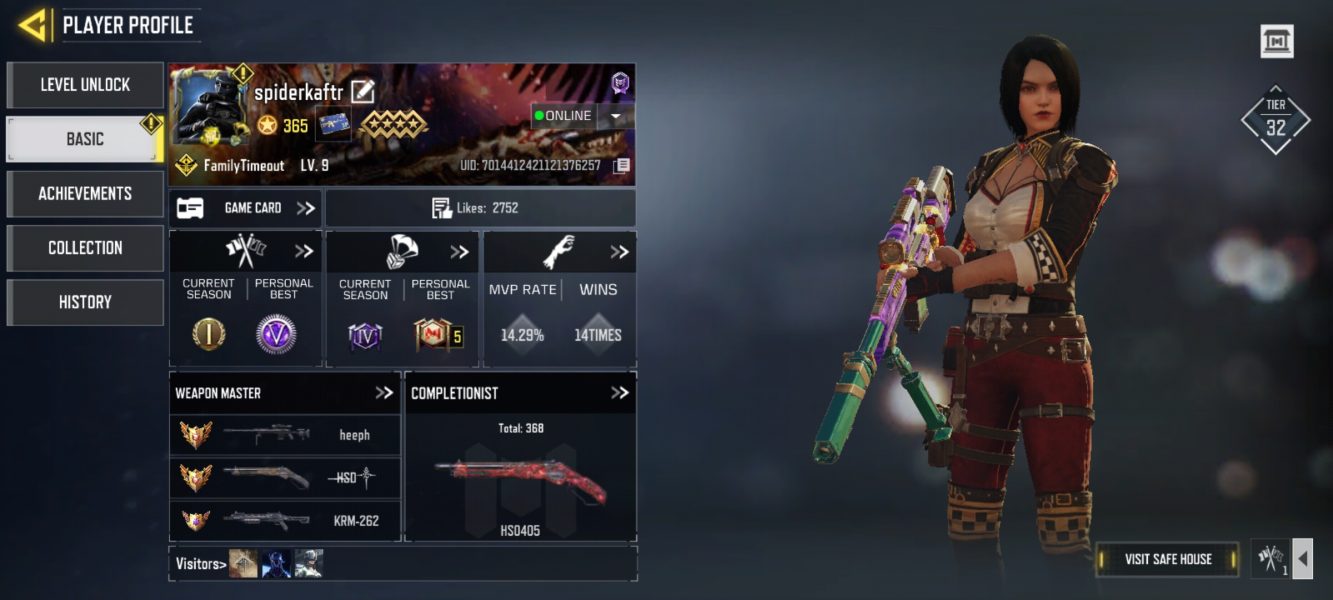Open the HSO405 completionist weapon preview
The height and width of the screenshot is (600, 1333).
coord(520,482)
